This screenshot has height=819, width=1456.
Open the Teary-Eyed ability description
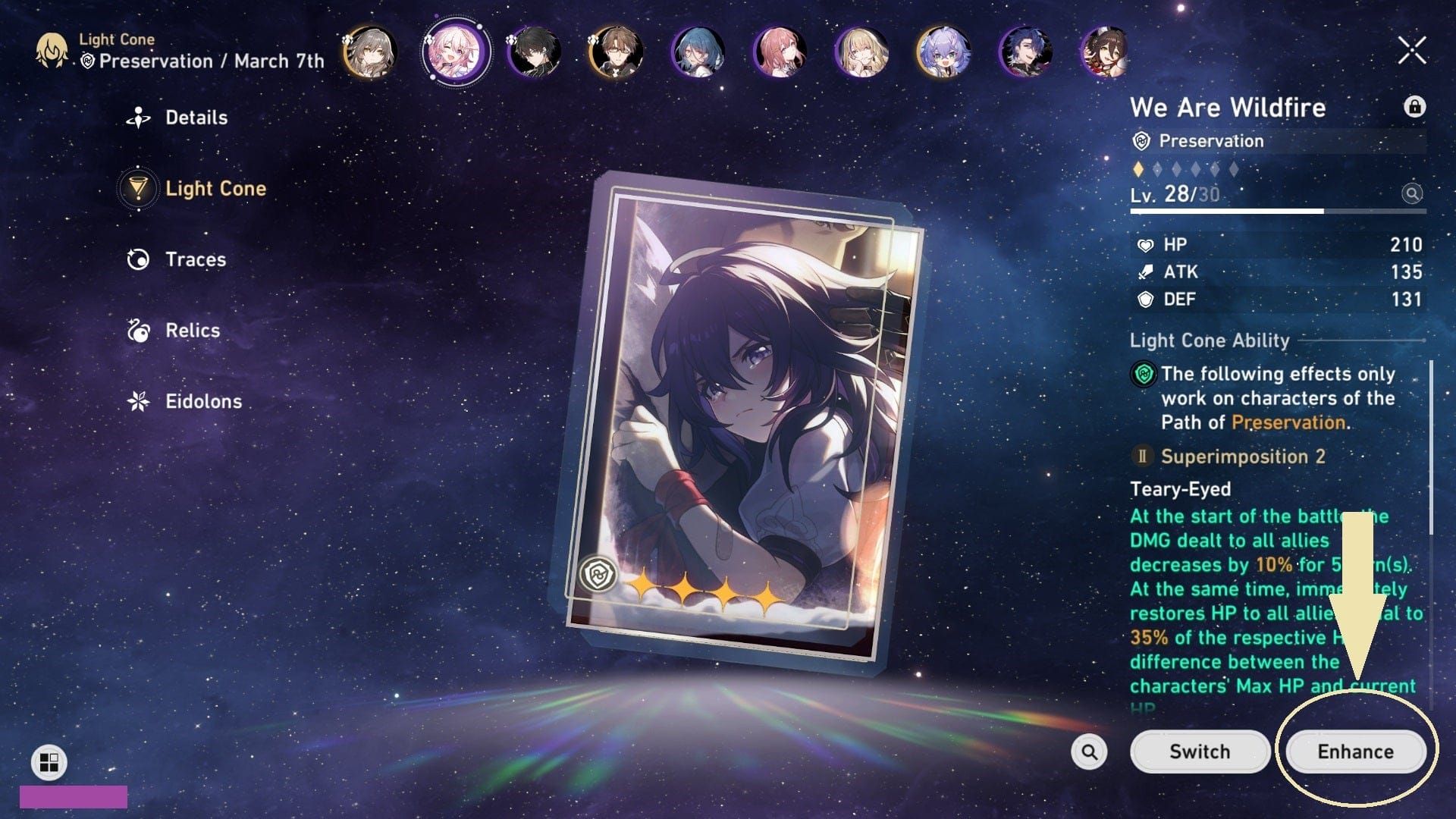(x=1180, y=489)
